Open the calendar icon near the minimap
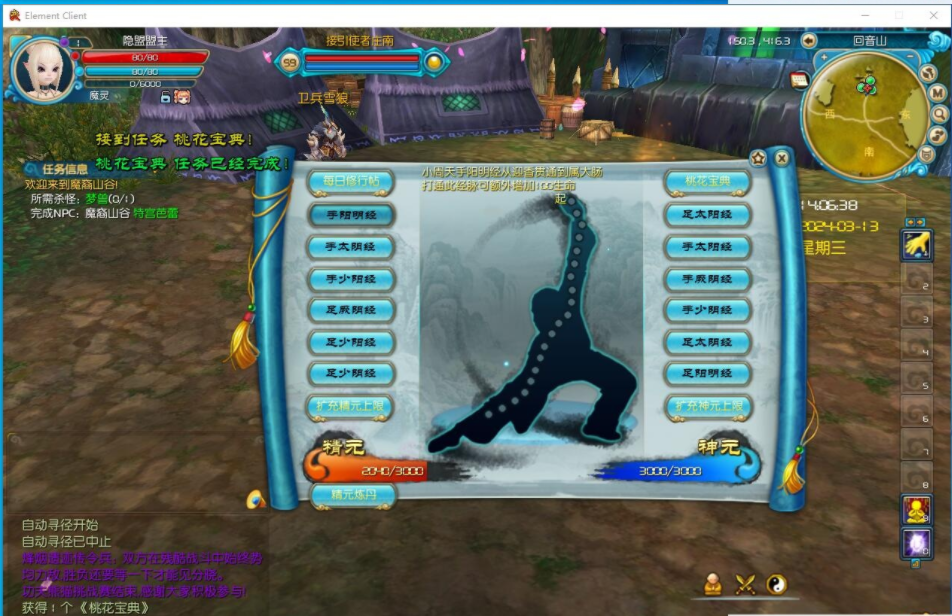Viewport: 952px width, 616px height. [799, 80]
